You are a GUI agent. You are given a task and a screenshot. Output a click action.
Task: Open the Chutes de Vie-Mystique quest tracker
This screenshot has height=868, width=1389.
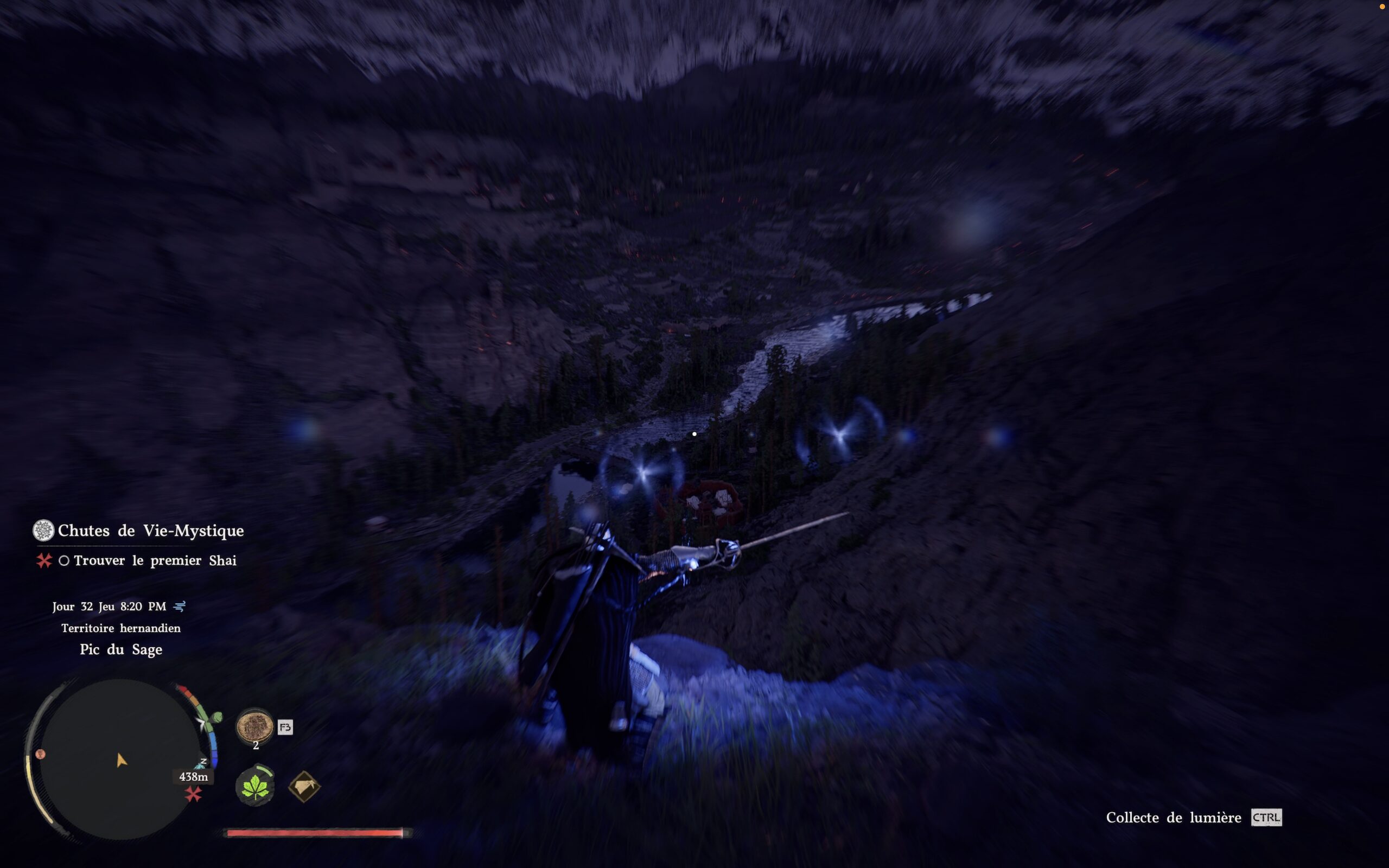150,531
